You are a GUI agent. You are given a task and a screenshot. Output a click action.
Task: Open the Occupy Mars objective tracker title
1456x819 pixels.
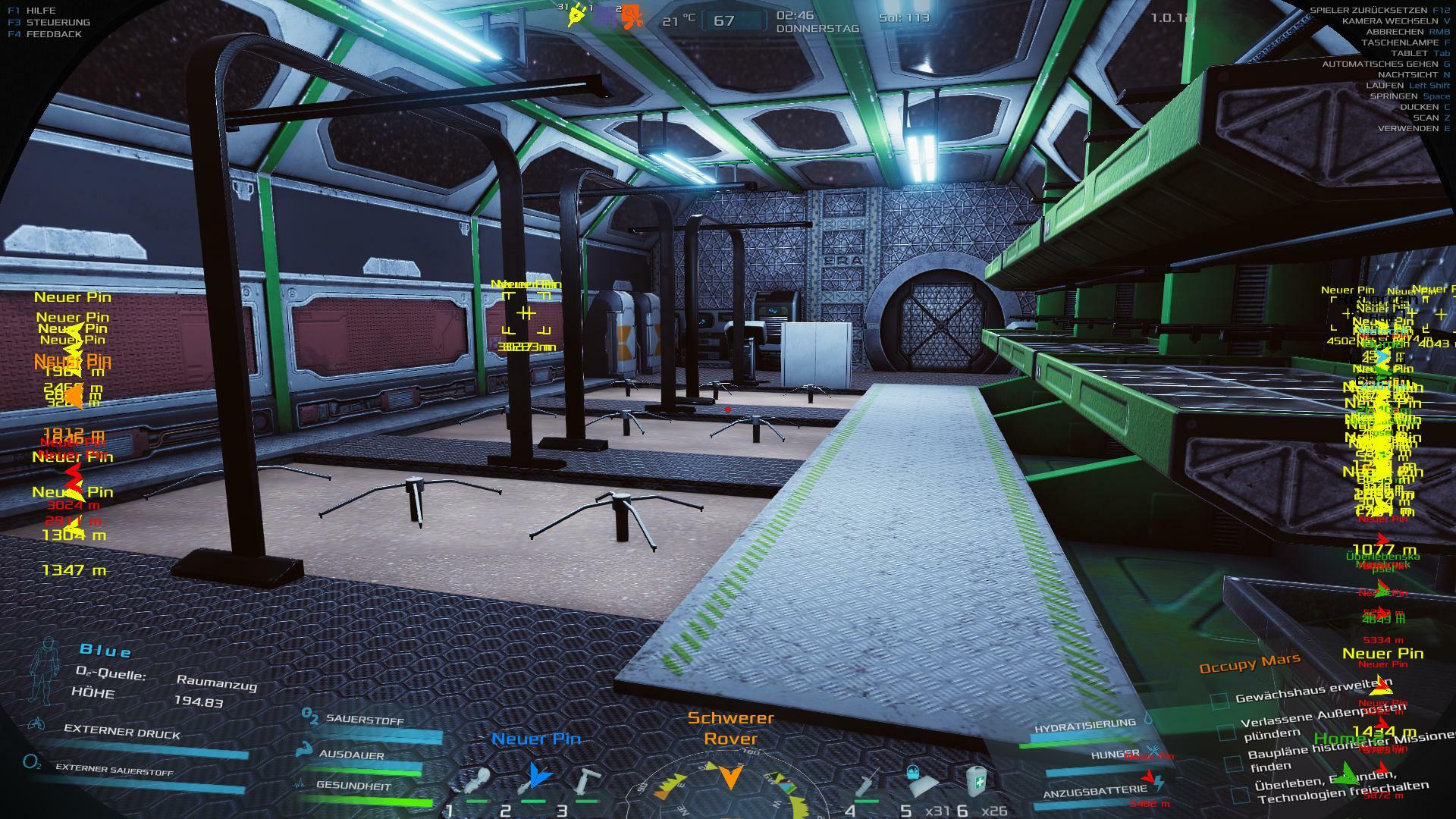[1249, 664]
